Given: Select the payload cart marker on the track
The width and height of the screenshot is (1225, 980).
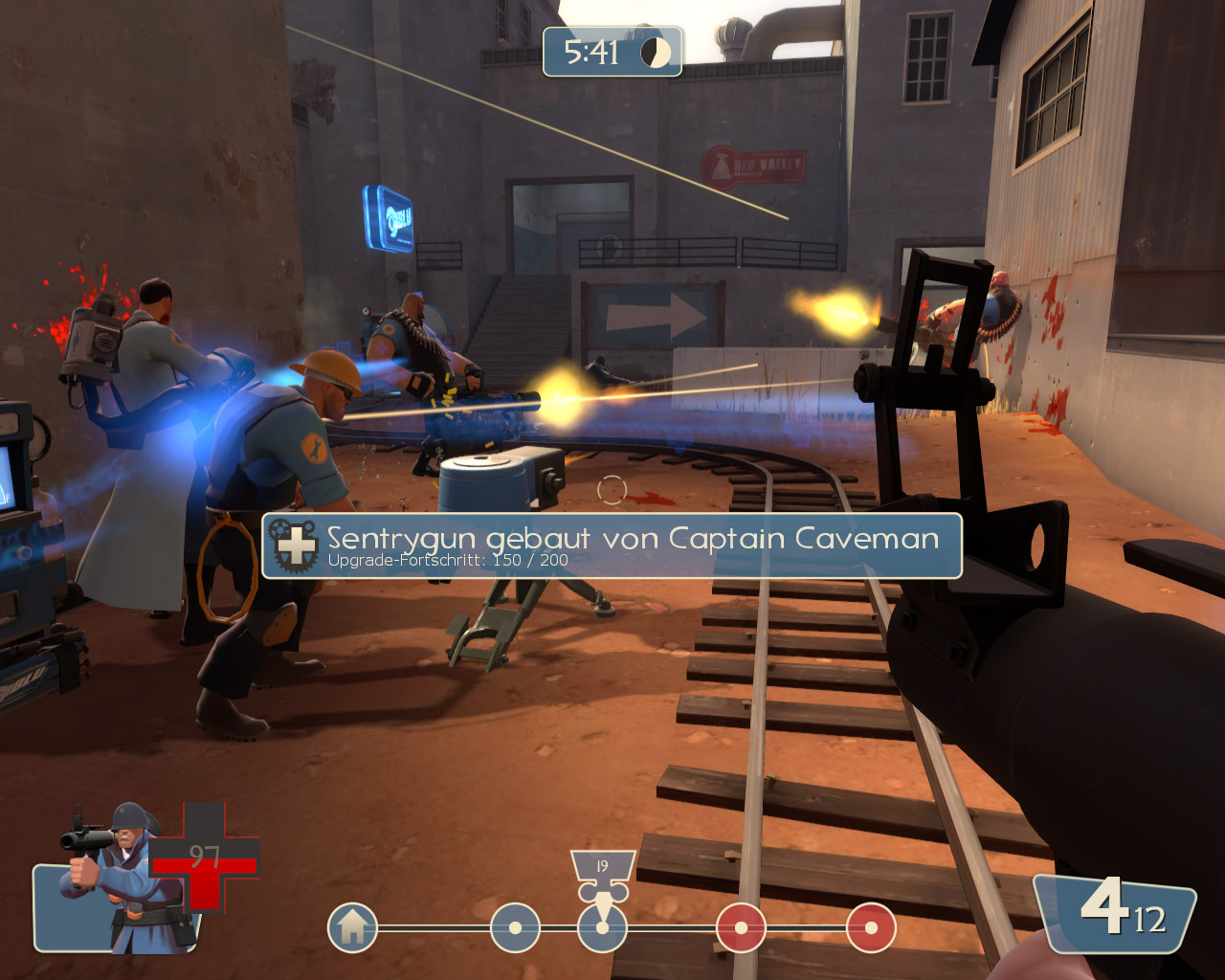Looking at the screenshot, I should (602, 878).
